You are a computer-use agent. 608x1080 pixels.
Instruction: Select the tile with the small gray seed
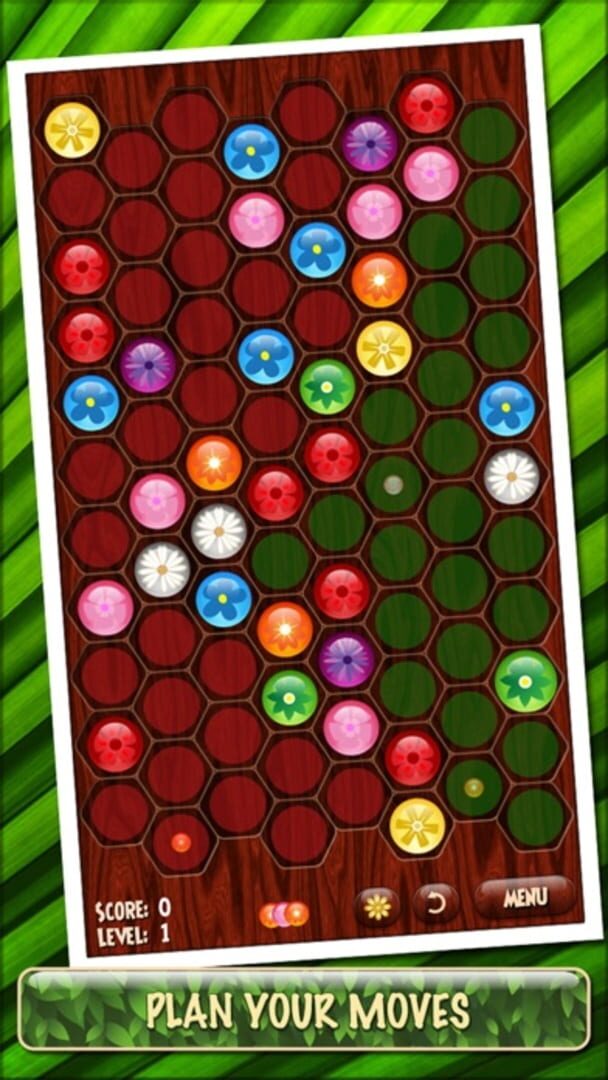click(394, 484)
